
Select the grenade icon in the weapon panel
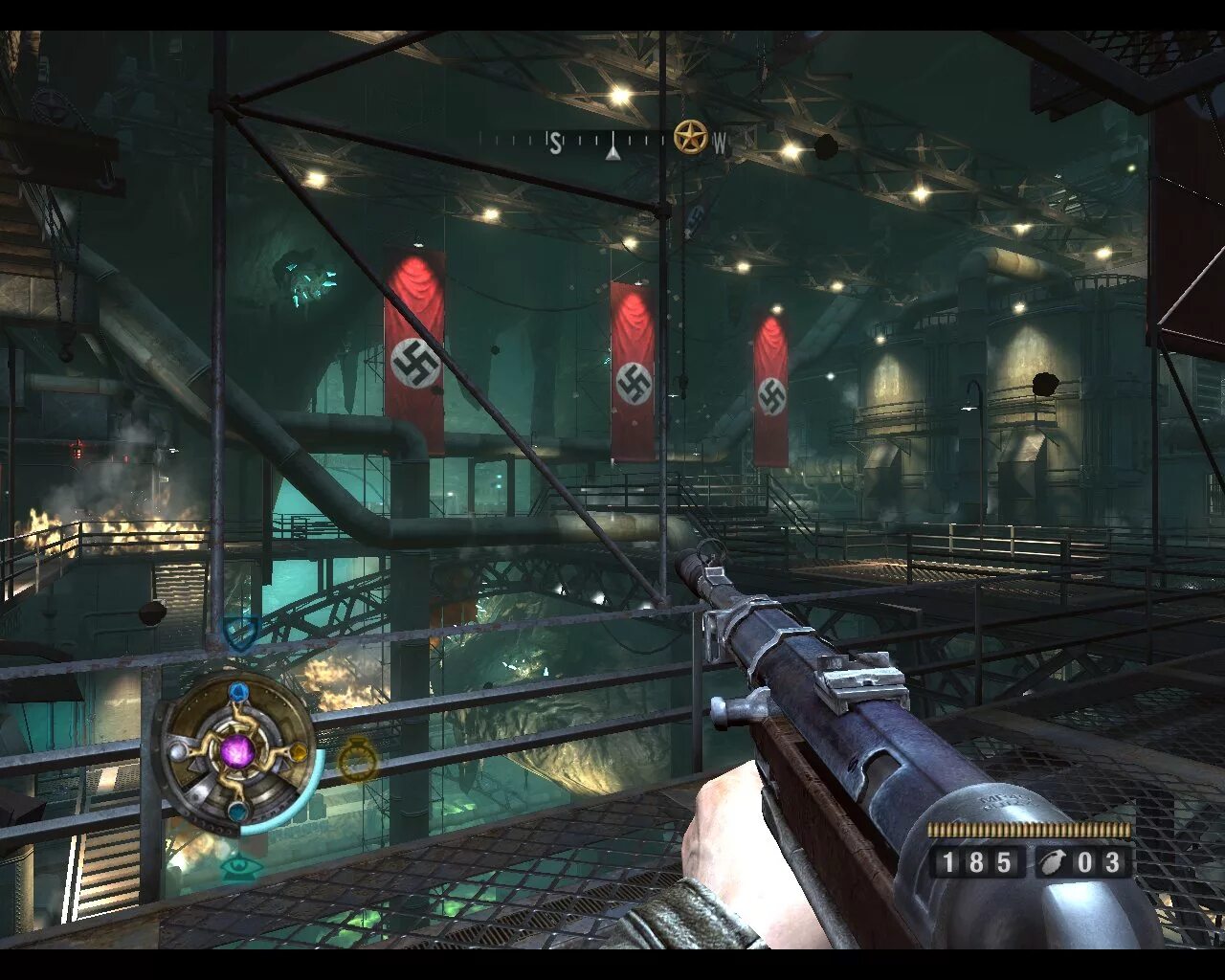pyautogui.click(x=1053, y=862)
